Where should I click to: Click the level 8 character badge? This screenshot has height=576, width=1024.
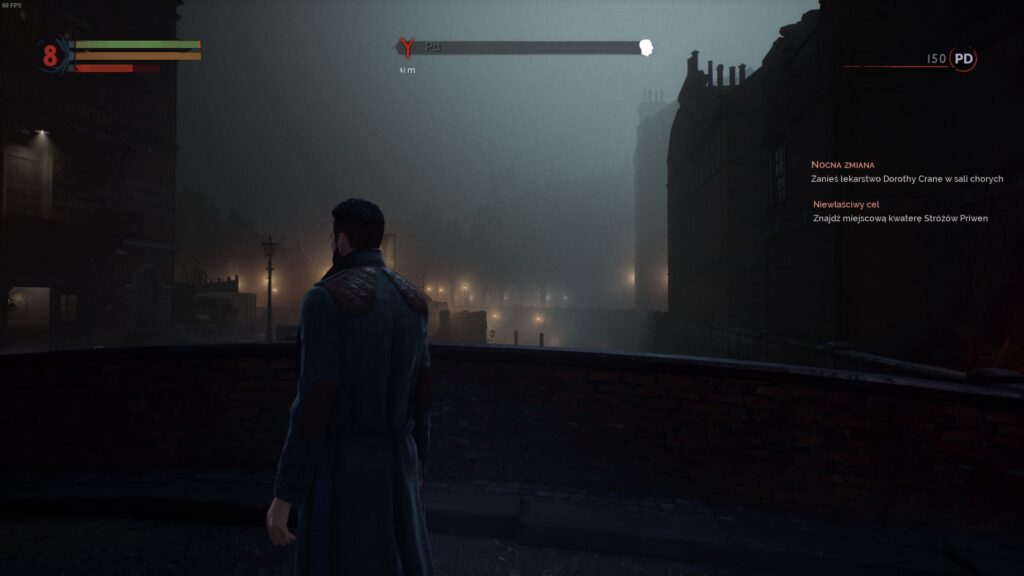[x=50, y=55]
